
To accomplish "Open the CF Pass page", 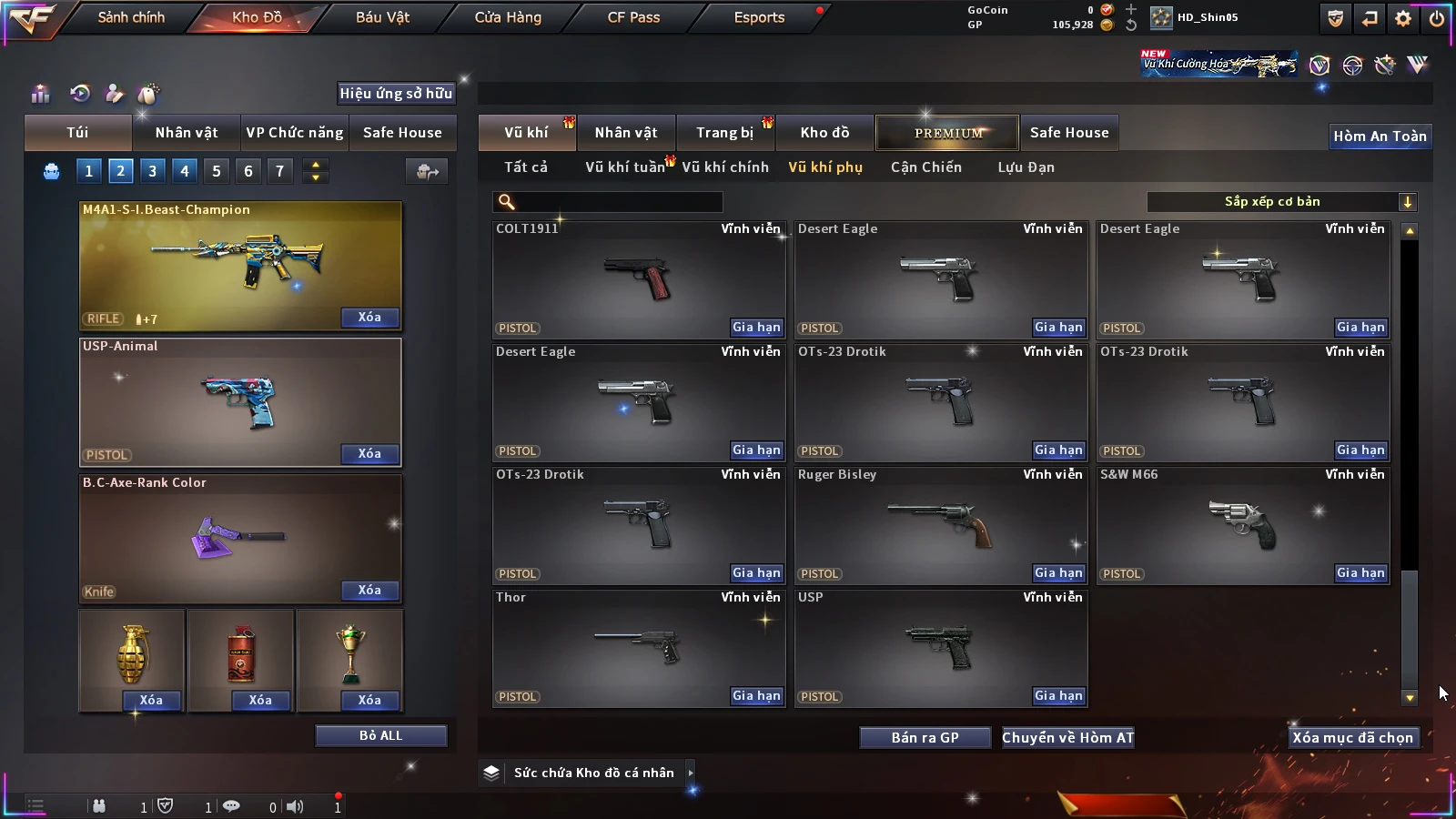I will (x=633, y=17).
